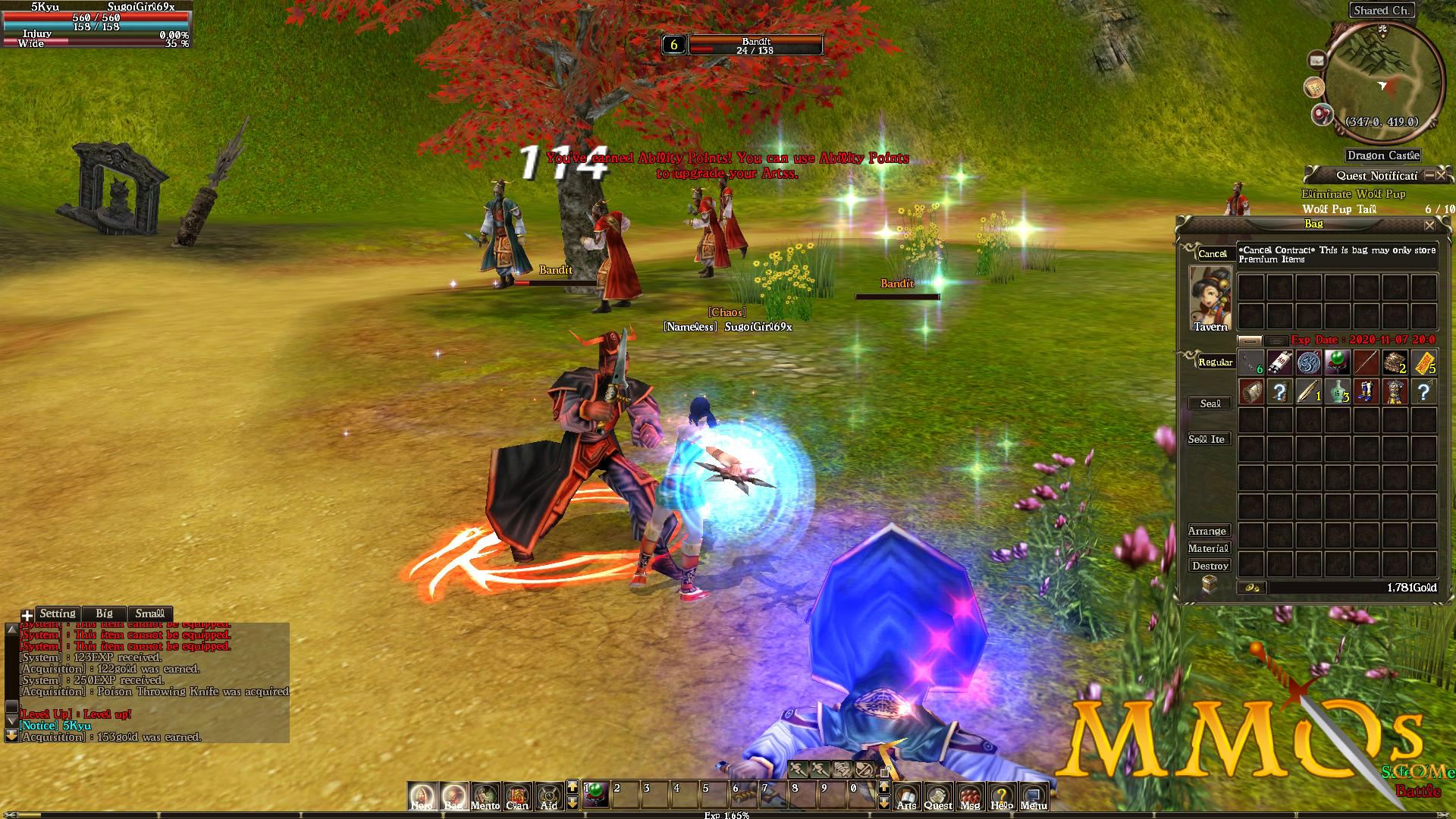Screen dimensions: 1456x819
Task: Close the Bag window
Action: (1429, 225)
